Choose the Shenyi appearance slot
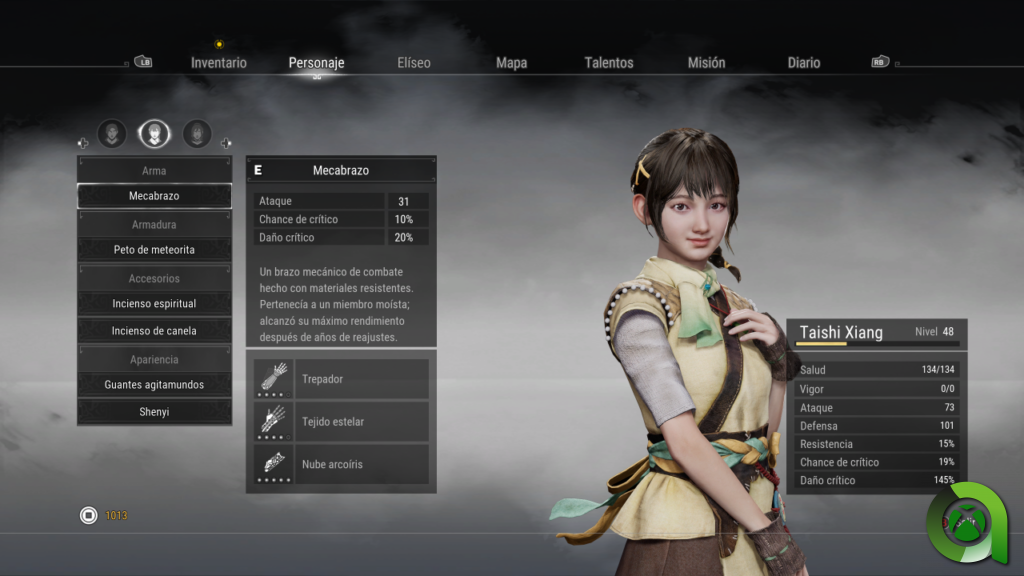 click(x=154, y=411)
